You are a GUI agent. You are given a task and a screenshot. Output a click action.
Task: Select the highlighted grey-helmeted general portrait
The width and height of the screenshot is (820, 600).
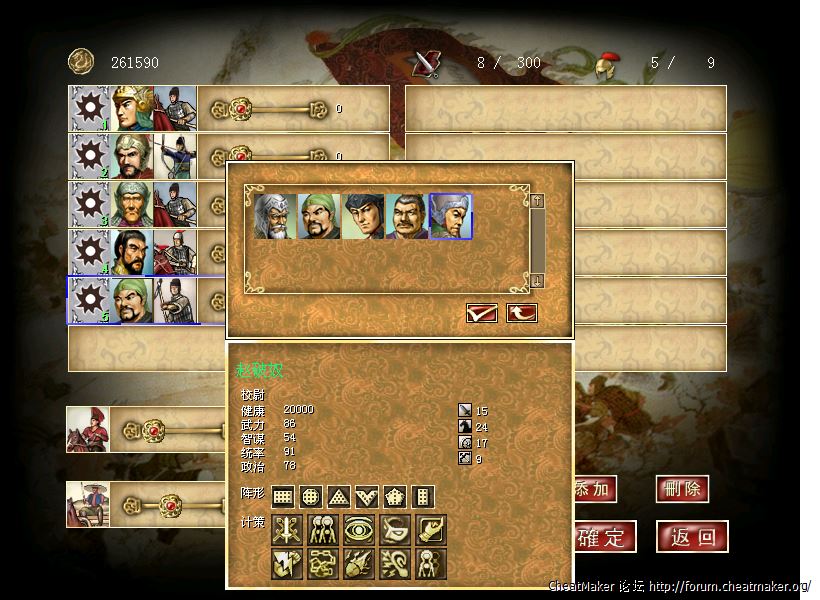coord(450,216)
